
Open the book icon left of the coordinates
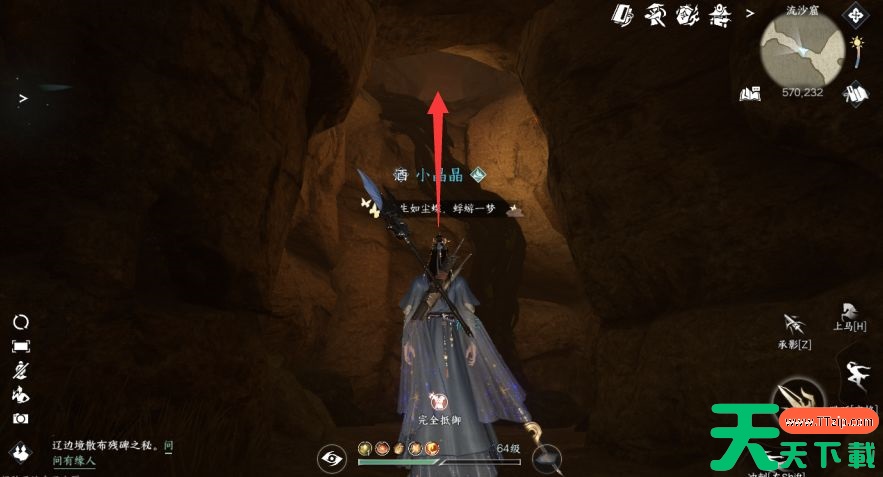[750, 94]
